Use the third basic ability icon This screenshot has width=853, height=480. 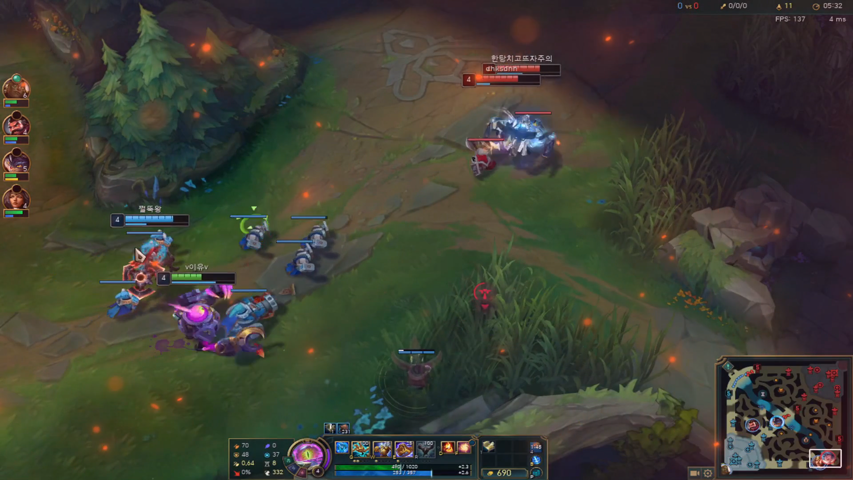coord(404,449)
